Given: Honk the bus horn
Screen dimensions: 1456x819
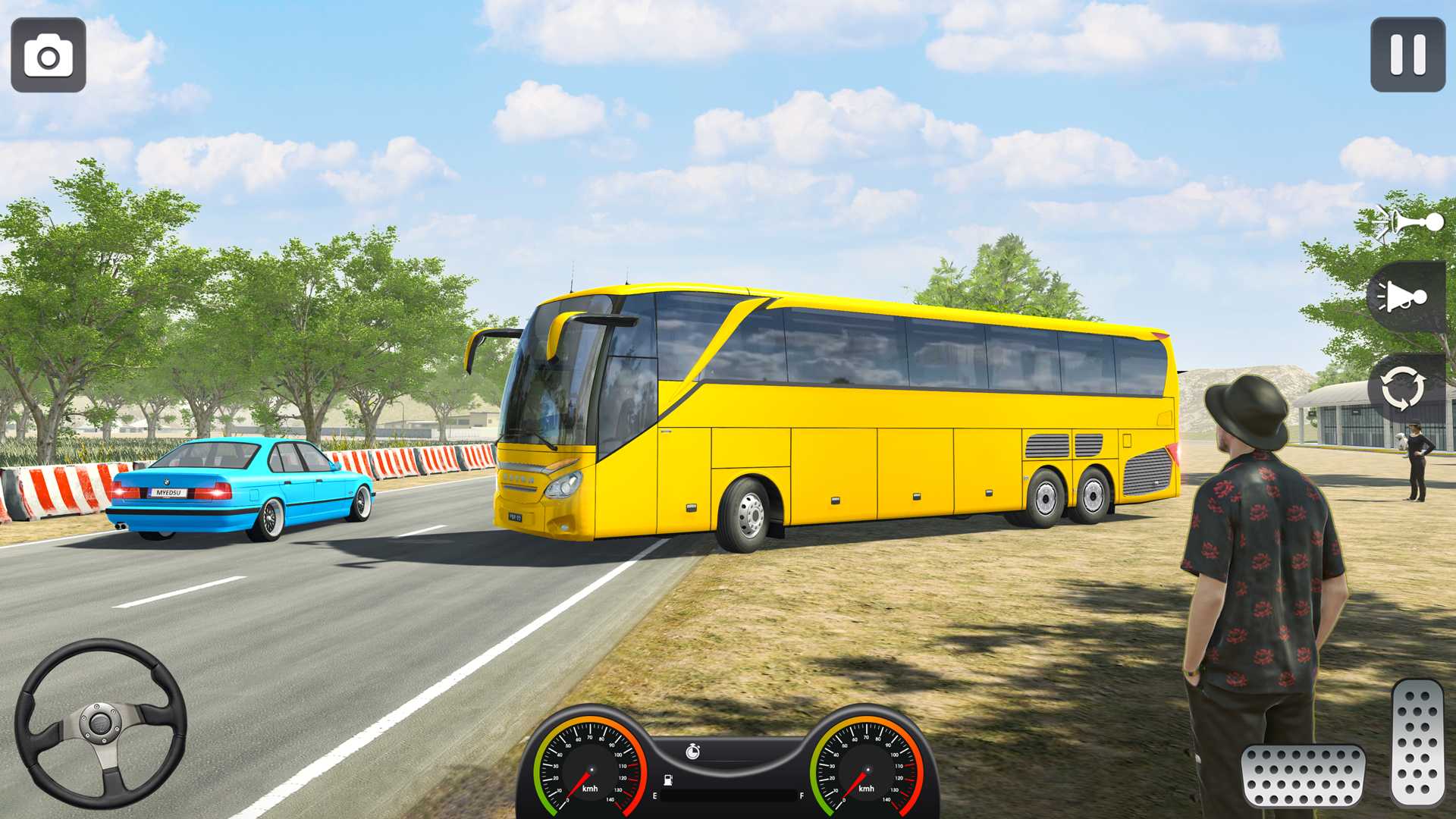Looking at the screenshot, I should [1407, 222].
